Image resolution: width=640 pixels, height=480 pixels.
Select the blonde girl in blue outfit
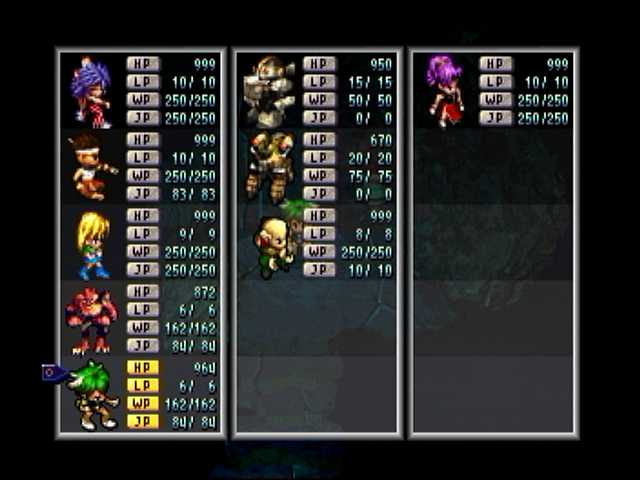coord(93,244)
